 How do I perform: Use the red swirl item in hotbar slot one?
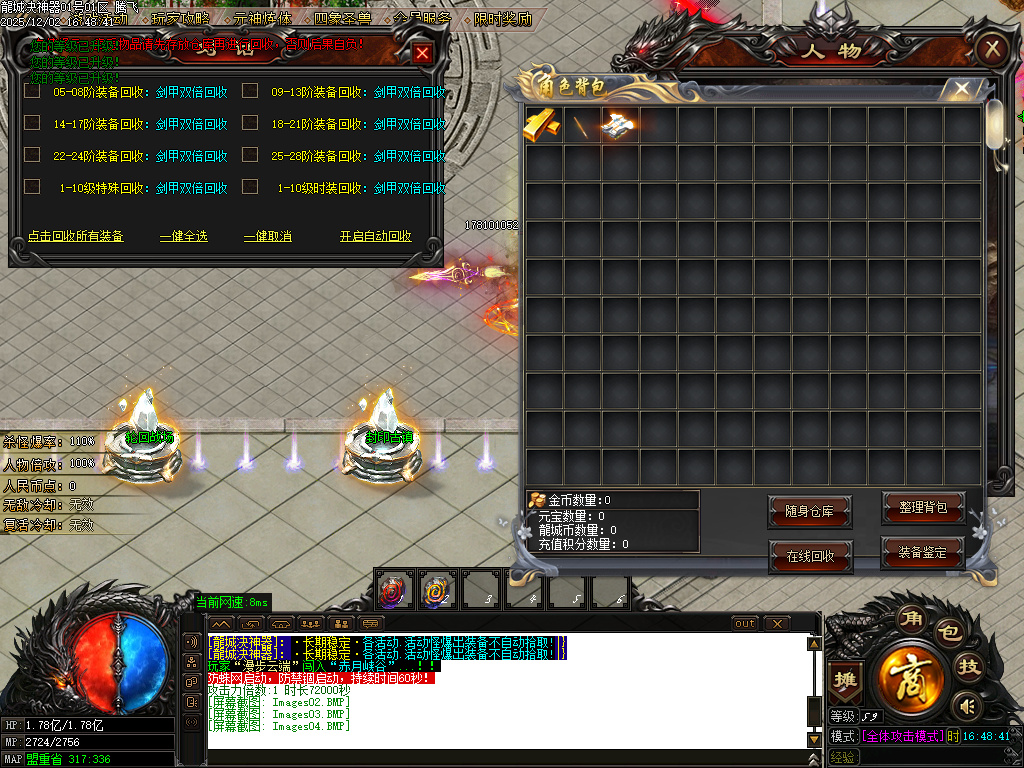[393, 592]
